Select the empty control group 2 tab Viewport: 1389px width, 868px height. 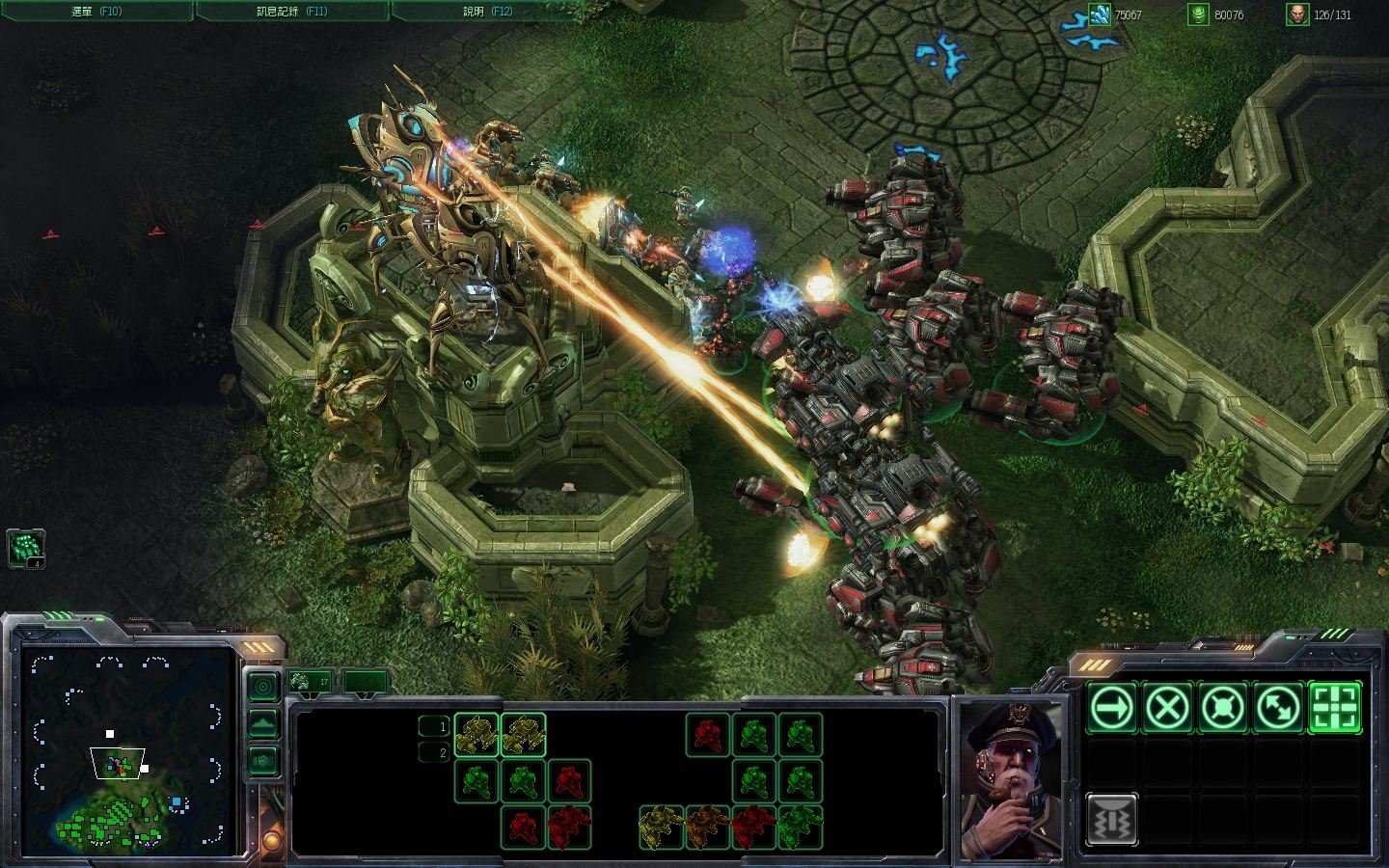[x=367, y=682]
